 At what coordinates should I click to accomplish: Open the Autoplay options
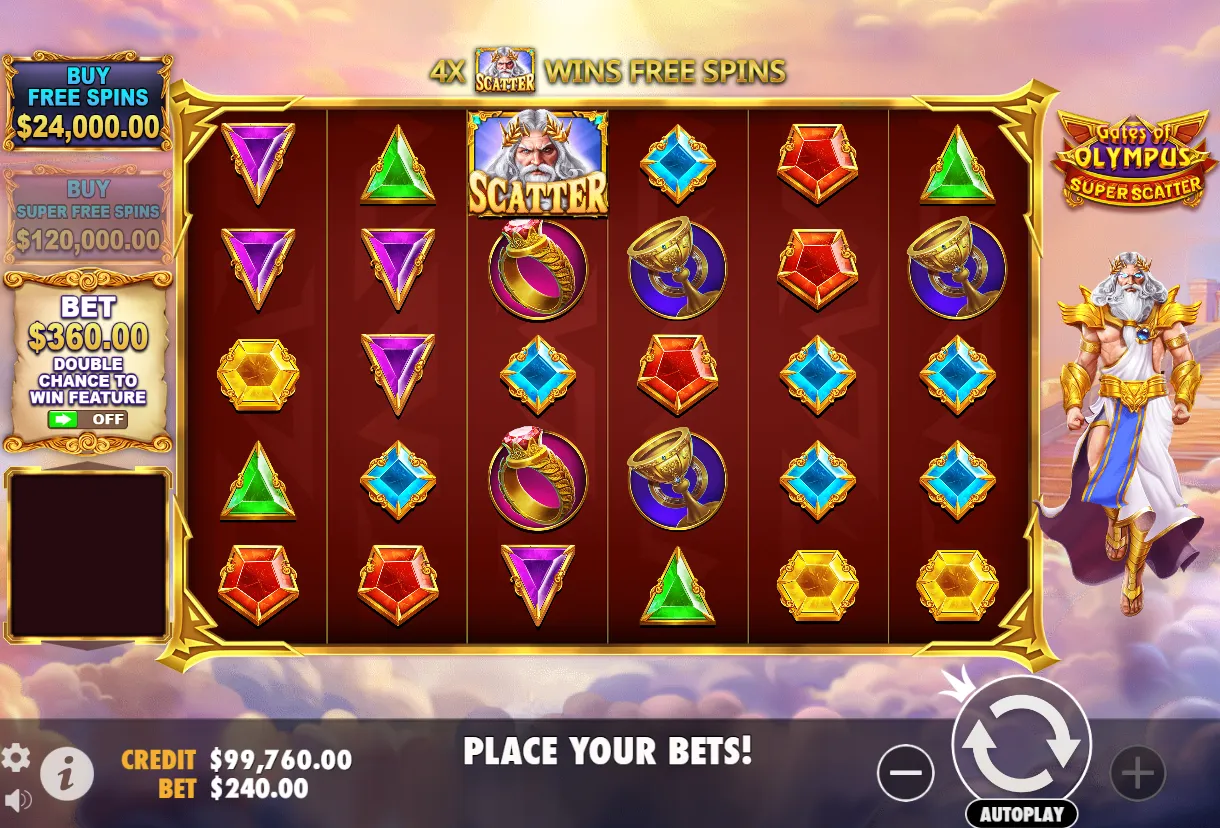coord(1021,814)
